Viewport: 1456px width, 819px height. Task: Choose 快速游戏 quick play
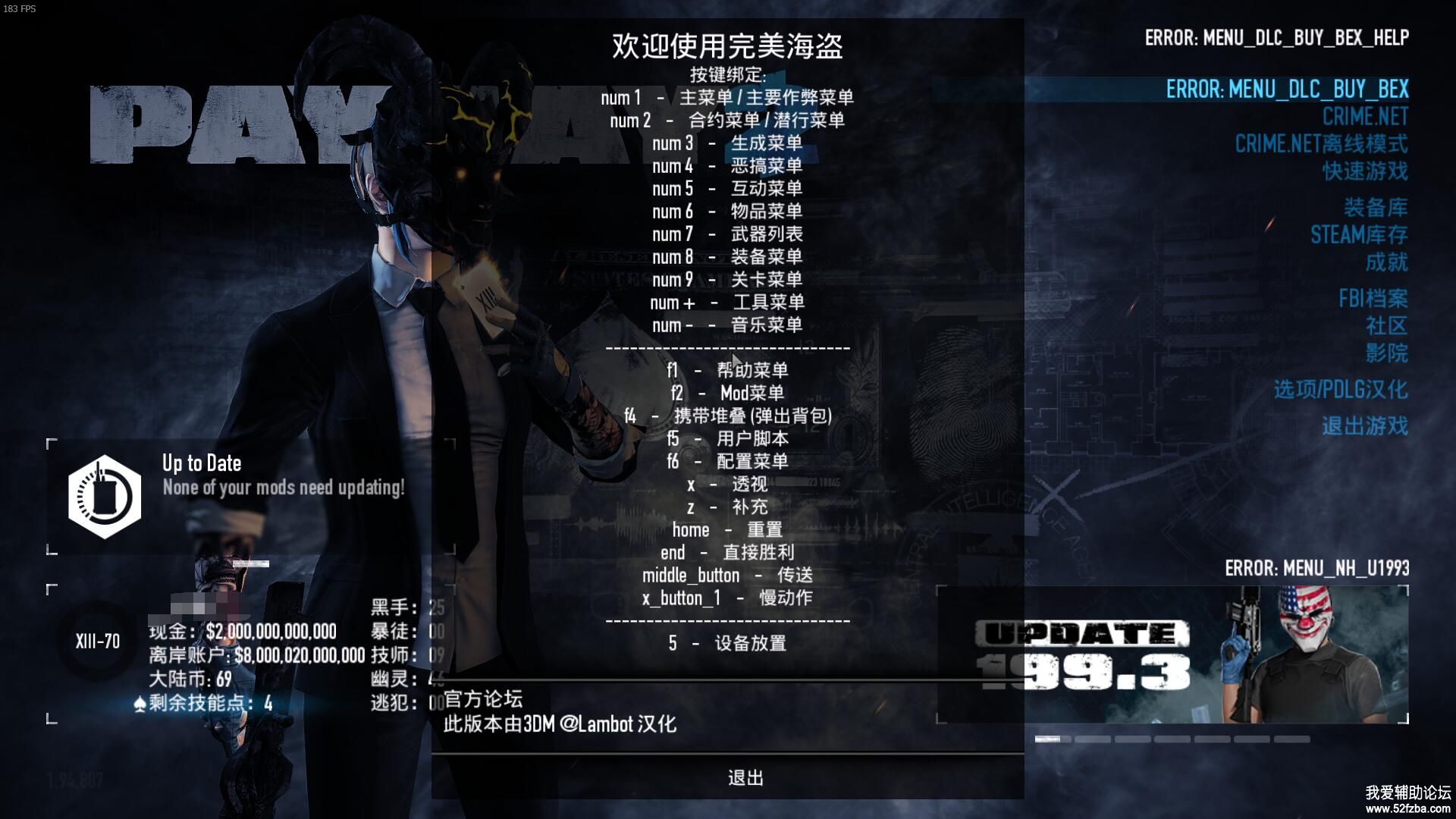tap(1365, 171)
